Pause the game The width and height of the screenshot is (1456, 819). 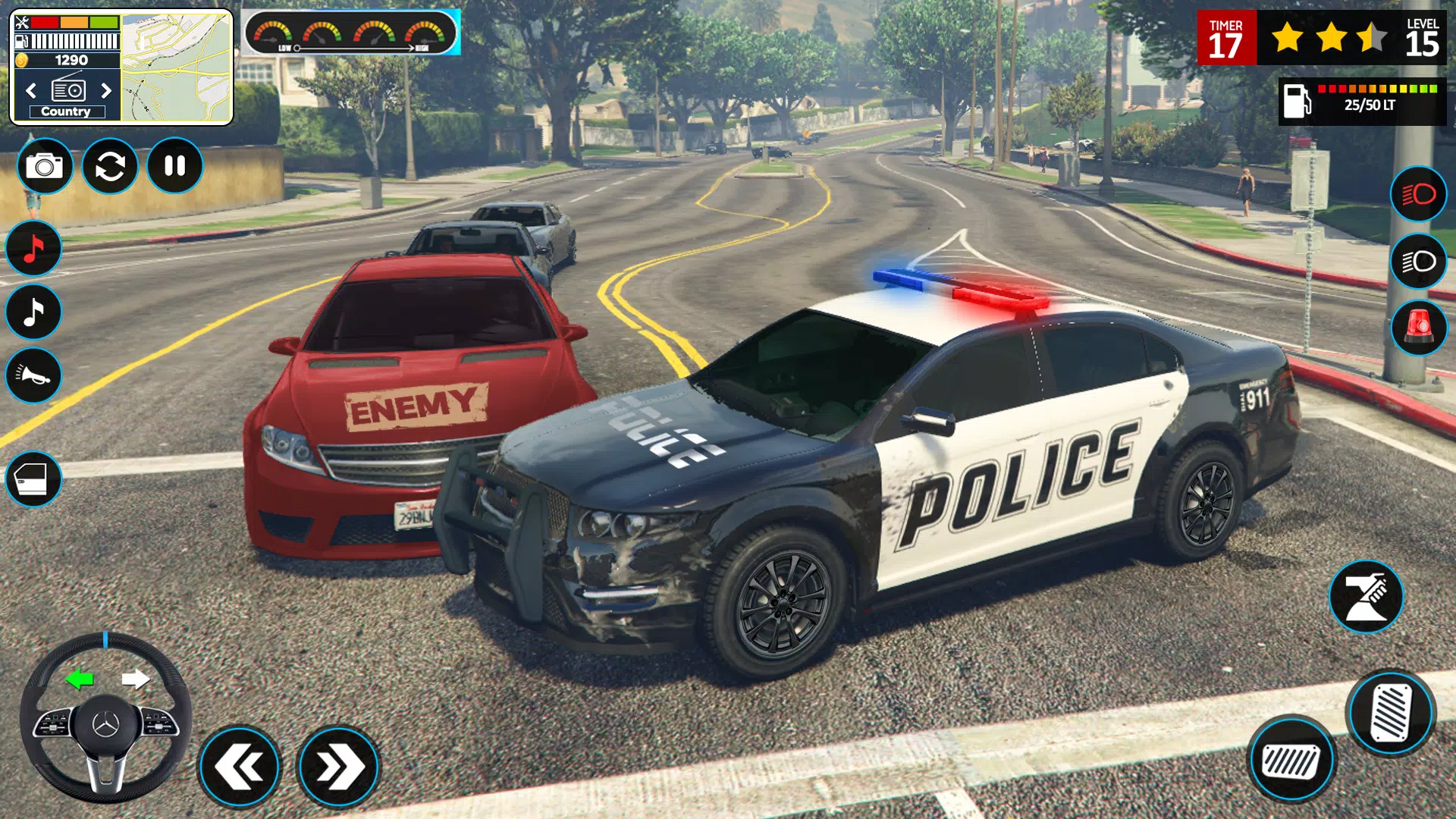174,165
